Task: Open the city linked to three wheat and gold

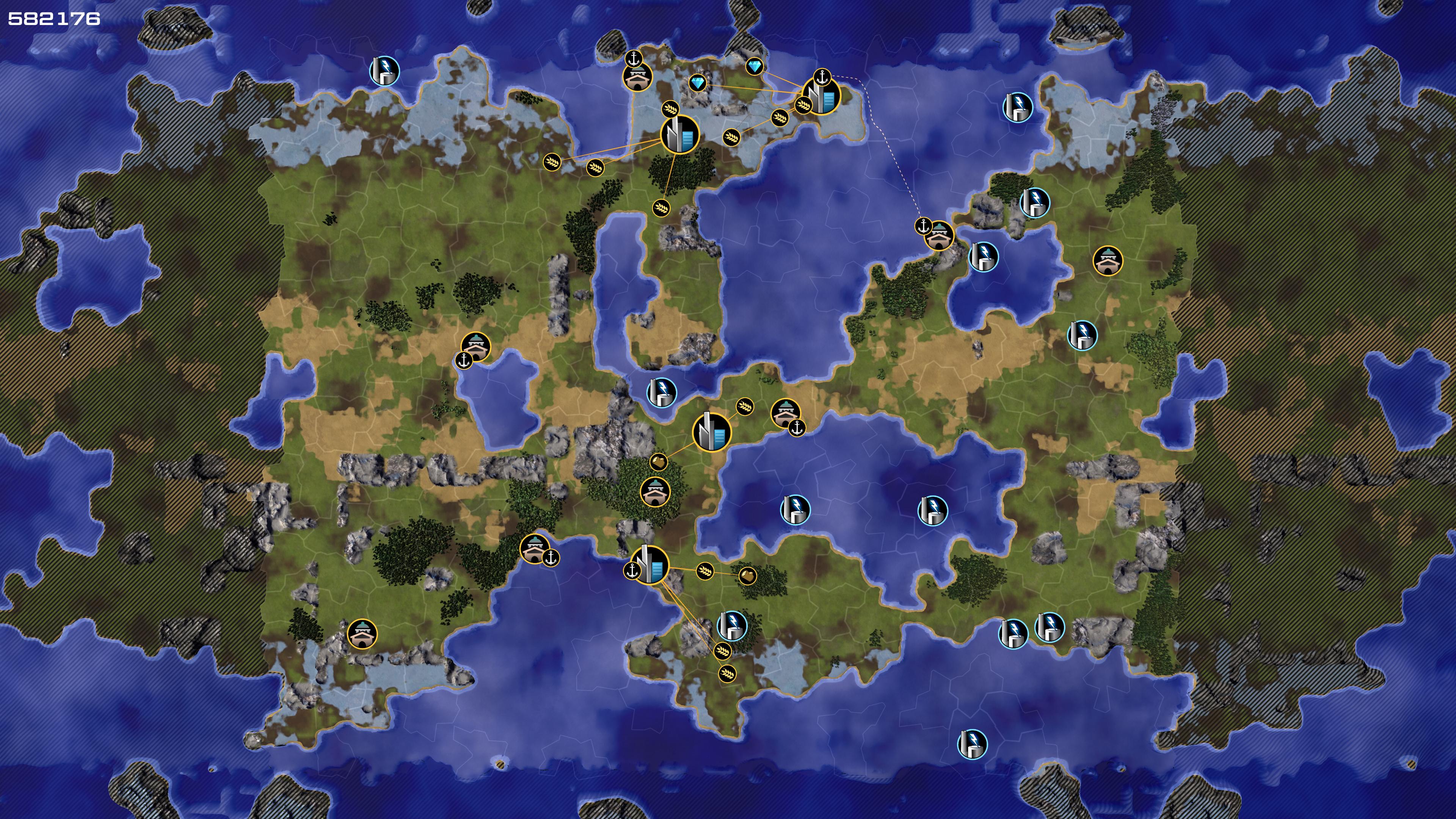Action: pos(650,565)
